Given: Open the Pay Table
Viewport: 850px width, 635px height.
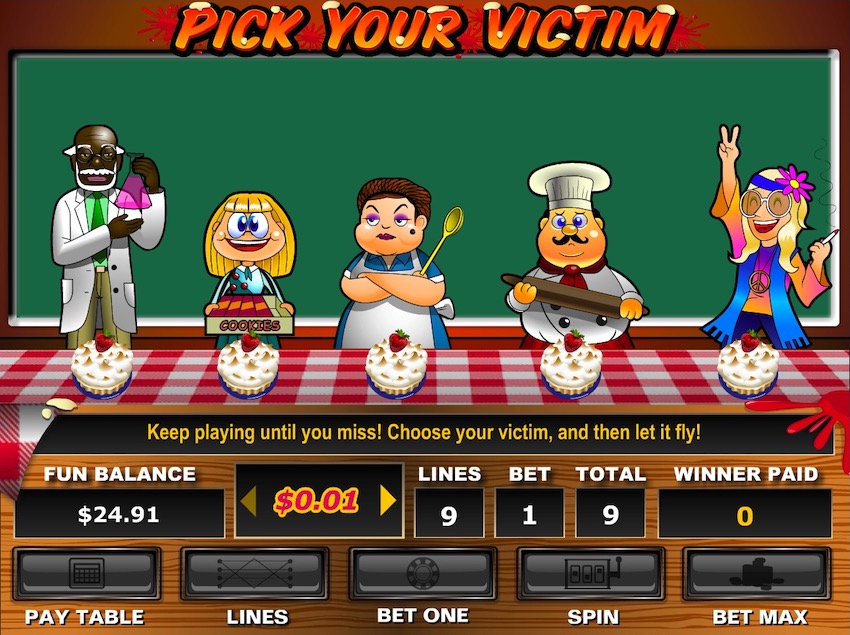Looking at the screenshot, I should pyautogui.click(x=85, y=573).
